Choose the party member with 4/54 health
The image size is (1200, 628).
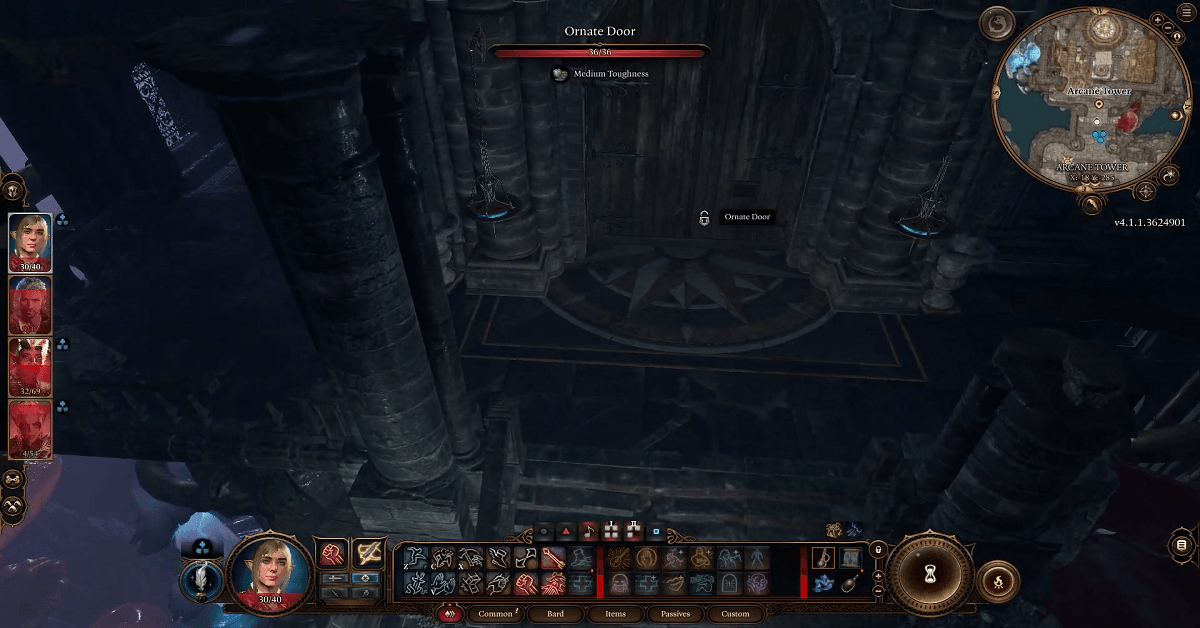pyautogui.click(x=30, y=429)
